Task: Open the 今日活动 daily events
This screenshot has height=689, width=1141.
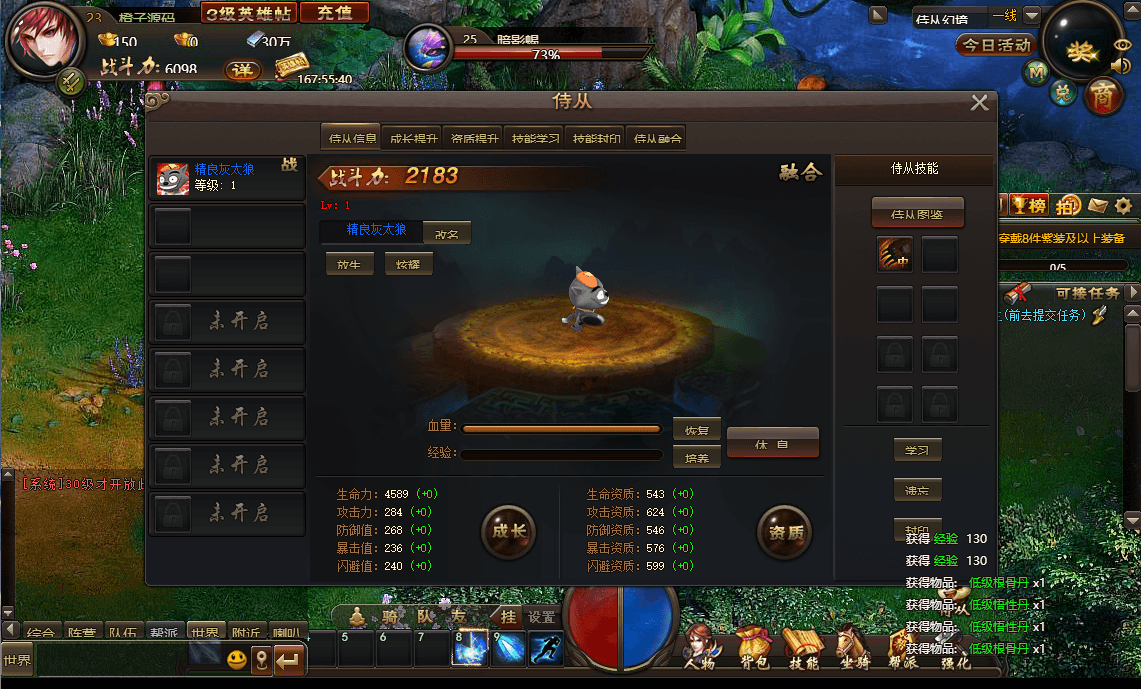Action: (x=996, y=45)
